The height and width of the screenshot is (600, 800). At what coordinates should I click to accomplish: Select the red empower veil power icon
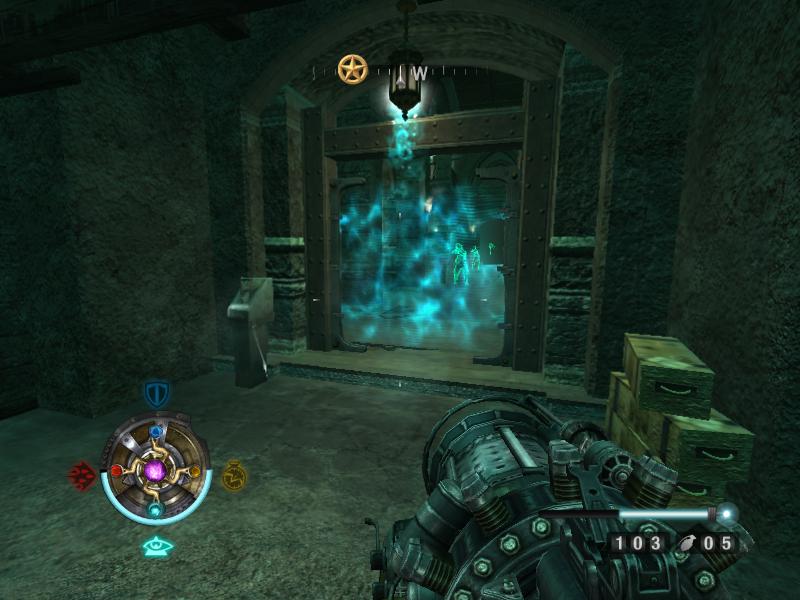coord(81,473)
